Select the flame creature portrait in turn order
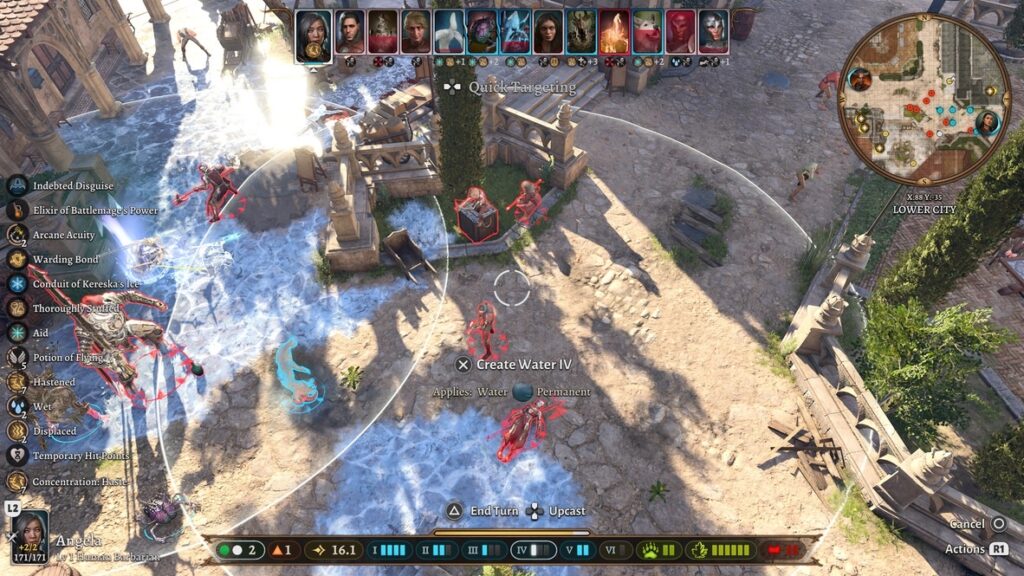1024x576 pixels. click(x=614, y=32)
